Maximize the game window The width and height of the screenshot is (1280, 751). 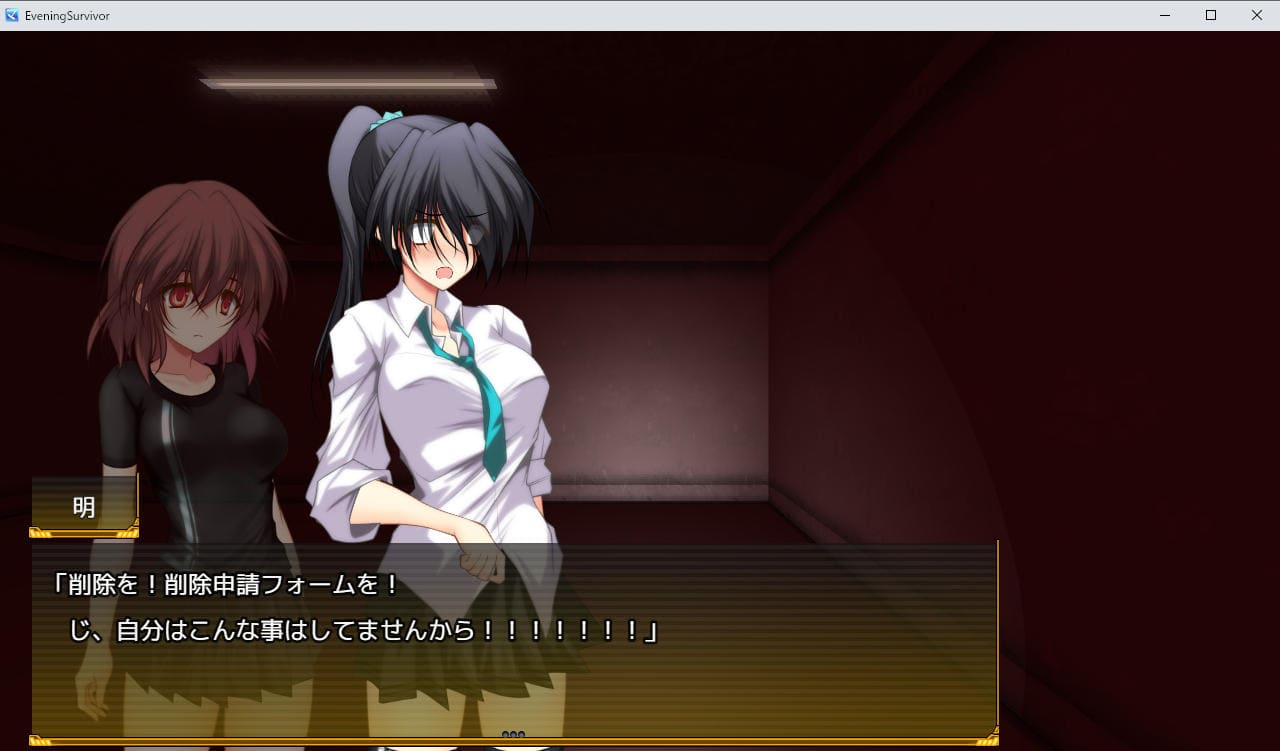[1211, 15]
